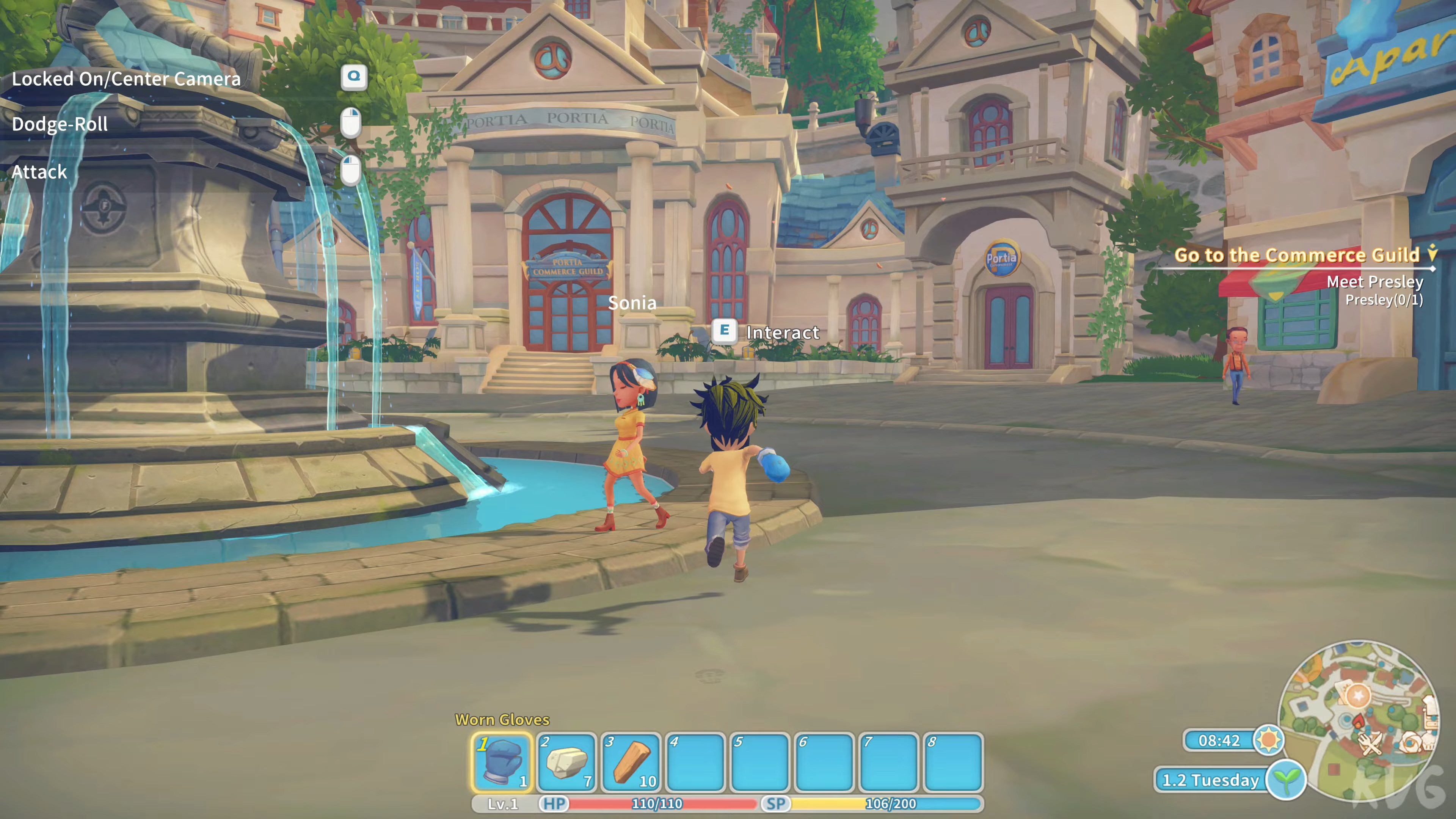Click the HP bar showing 110/110
Viewport: 1456px width, 819px height.
coord(656,803)
